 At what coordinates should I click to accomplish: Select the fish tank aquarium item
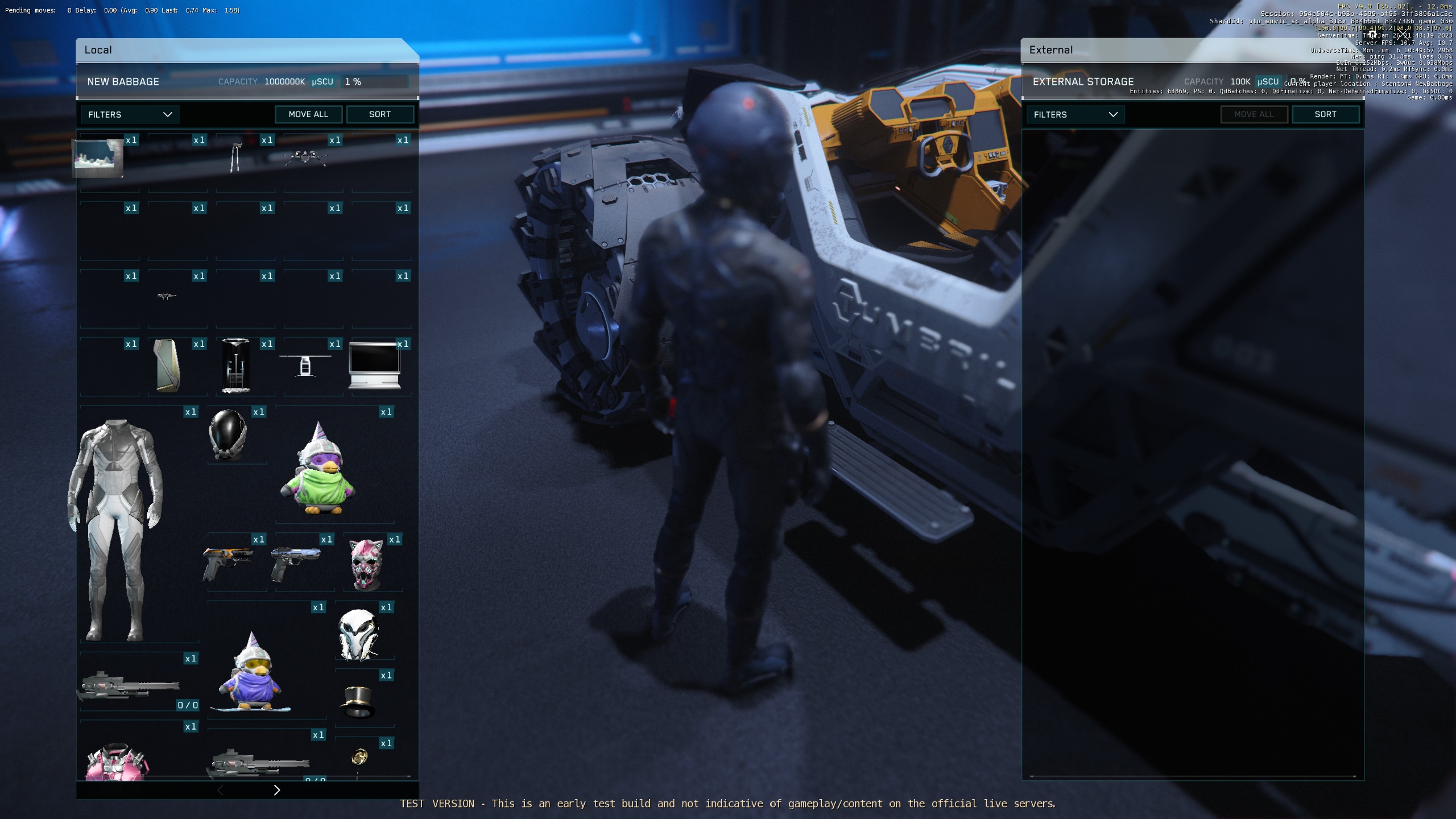tap(98, 158)
